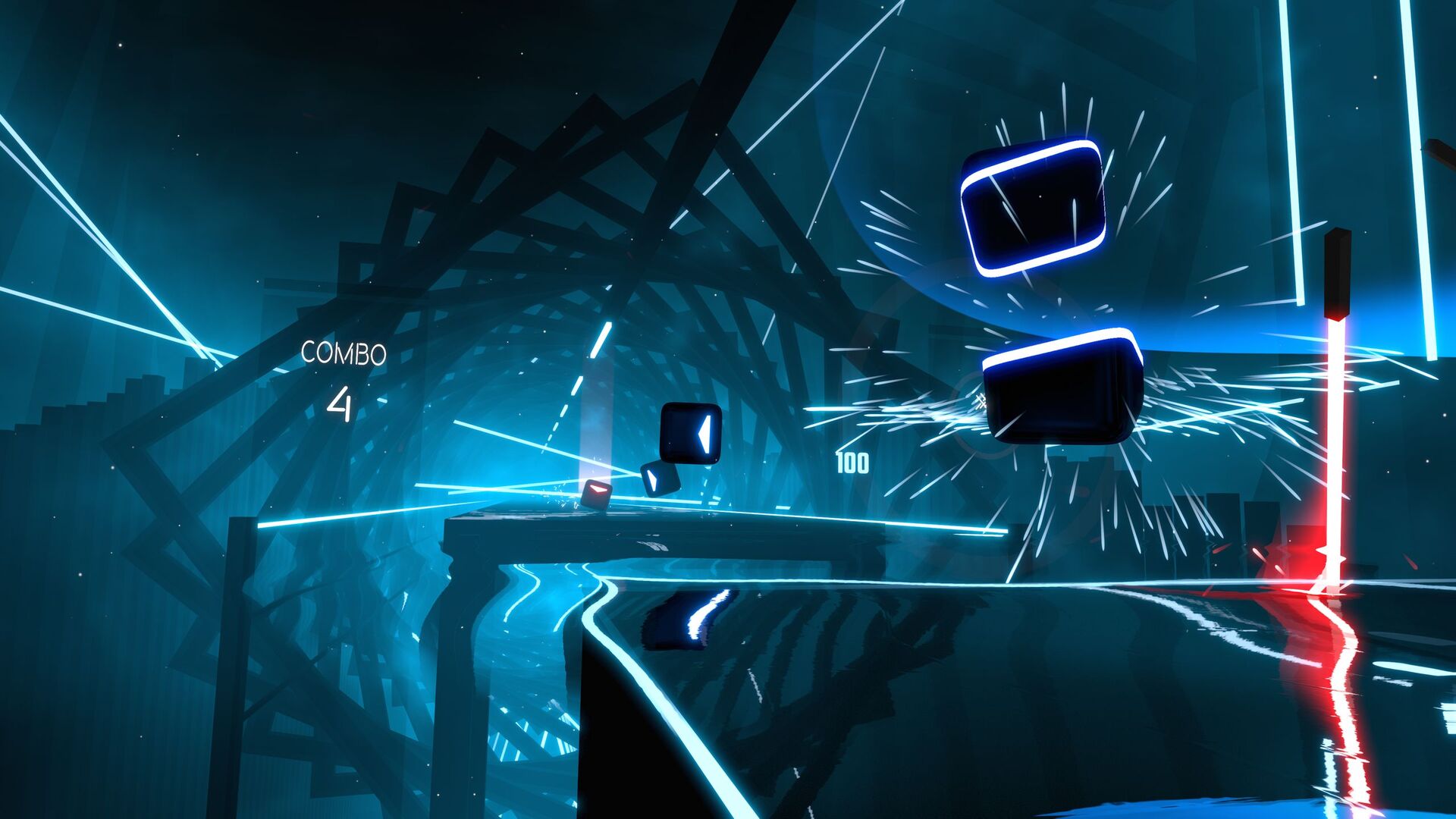Select the large blue note block at top
1456x819 pixels.
pyautogui.click(x=1031, y=209)
